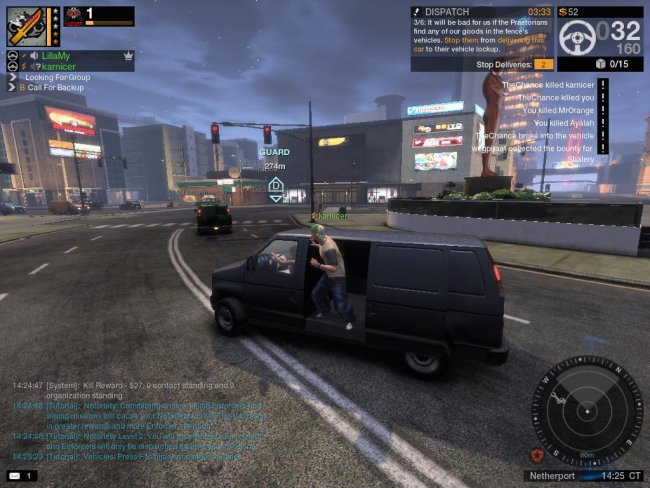Select karnicer in the group list
The image size is (650, 488).
click(58, 67)
